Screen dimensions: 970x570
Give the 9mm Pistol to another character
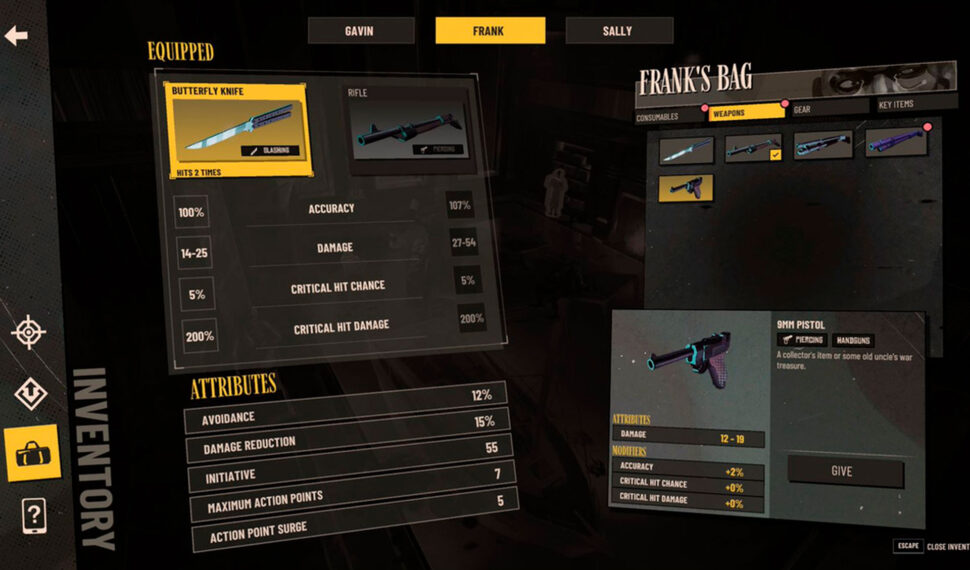(x=844, y=471)
